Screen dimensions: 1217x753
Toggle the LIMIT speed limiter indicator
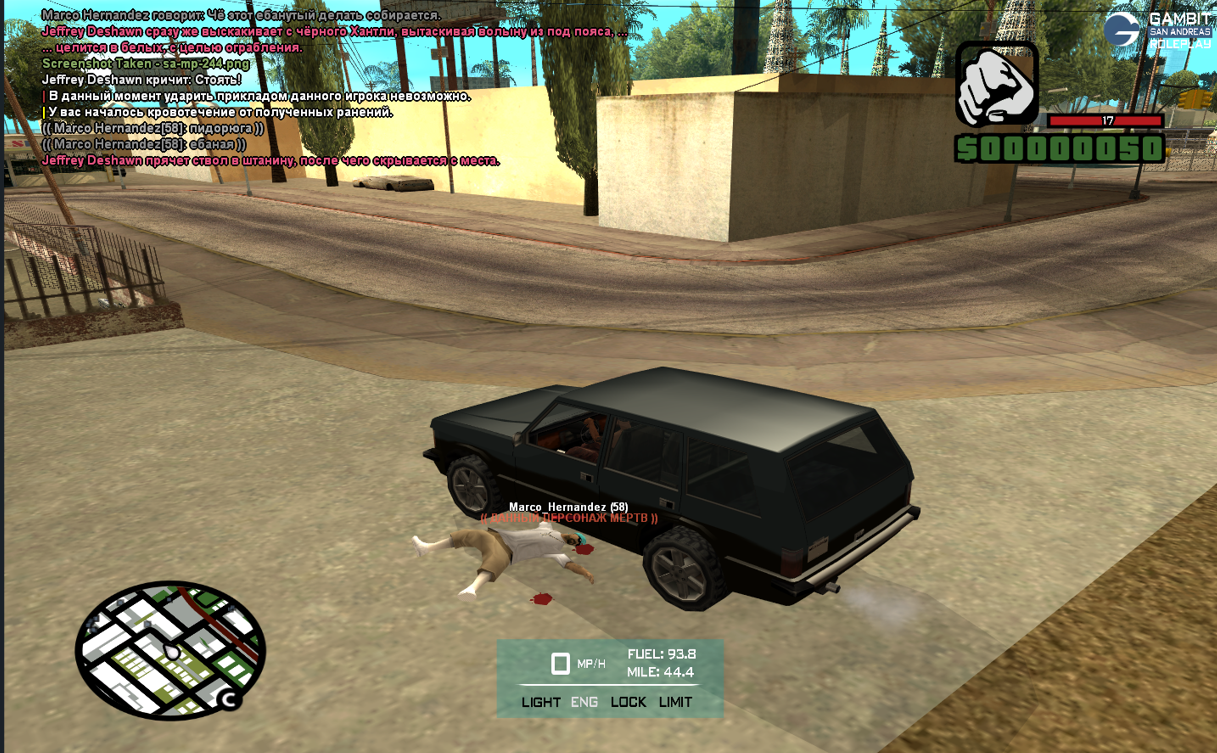pyautogui.click(x=675, y=702)
